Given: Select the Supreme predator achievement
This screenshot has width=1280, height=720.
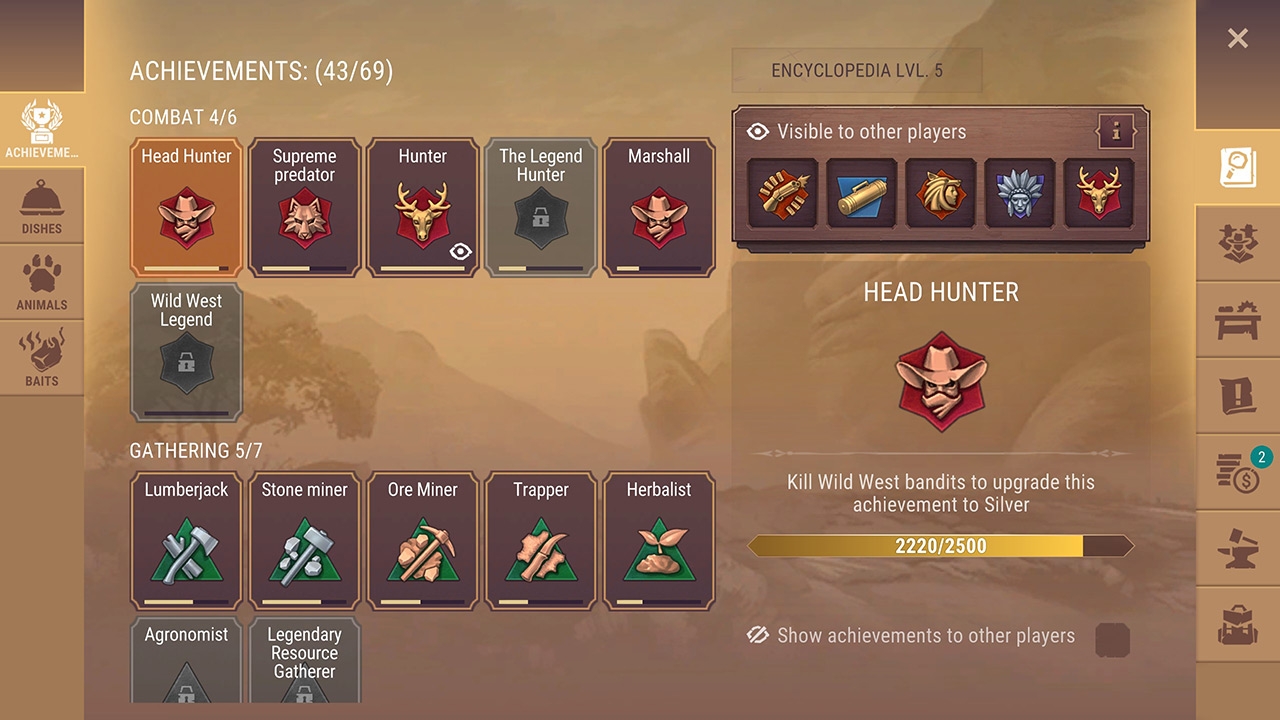Looking at the screenshot, I should coord(304,207).
